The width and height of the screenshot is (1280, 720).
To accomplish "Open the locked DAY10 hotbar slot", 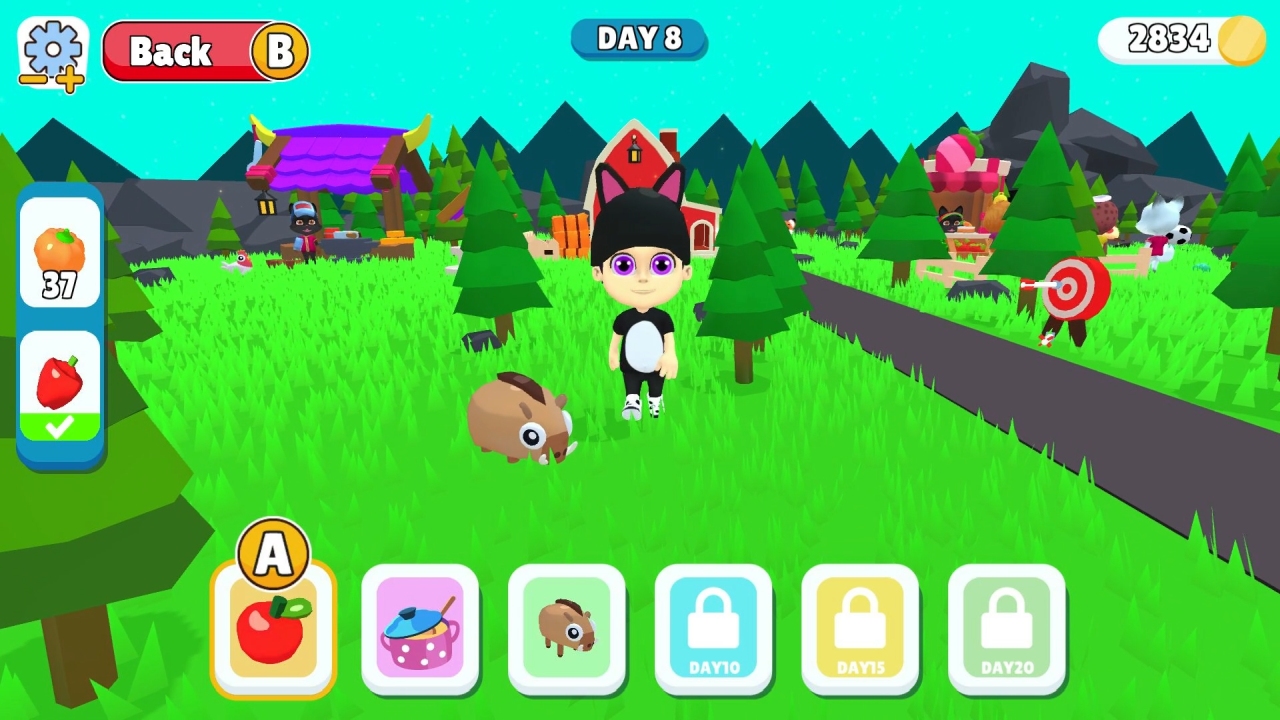I will point(713,628).
